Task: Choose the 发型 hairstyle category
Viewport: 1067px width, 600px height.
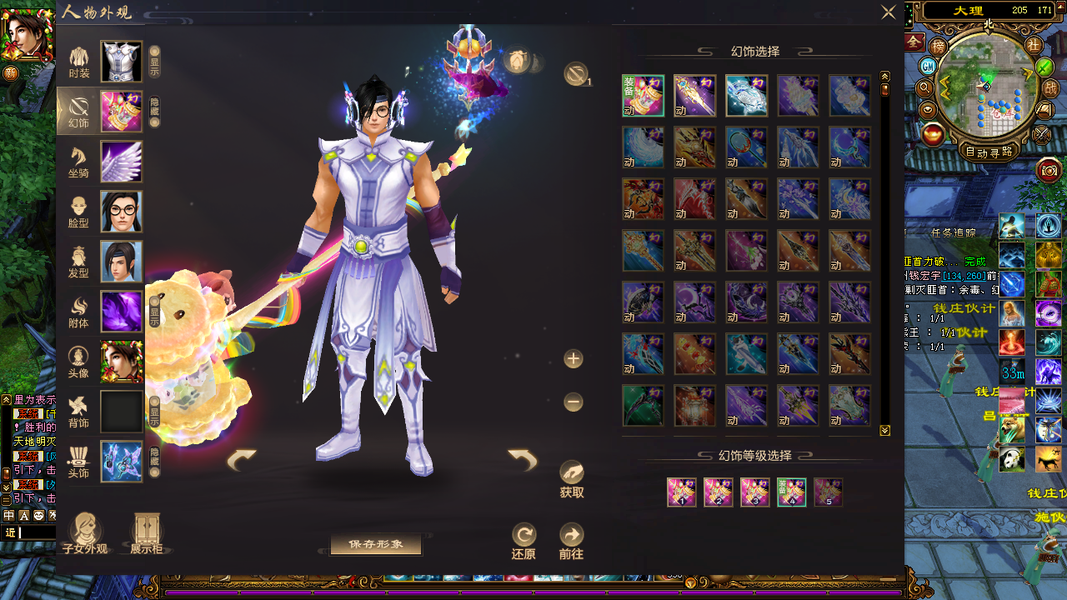Action: click(x=79, y=261)
